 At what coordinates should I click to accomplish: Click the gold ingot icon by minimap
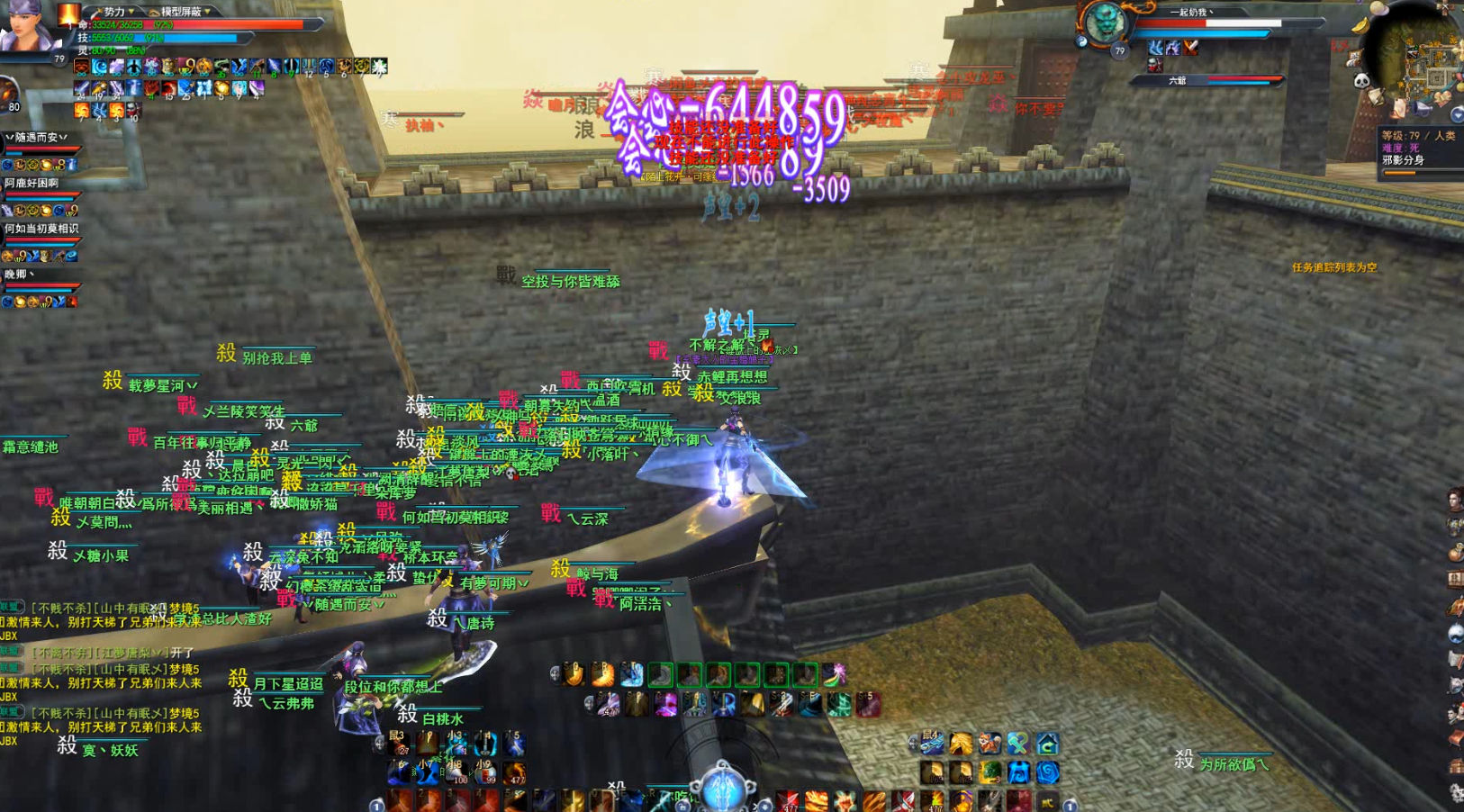pyautogui.click(x=1361, y=25)
